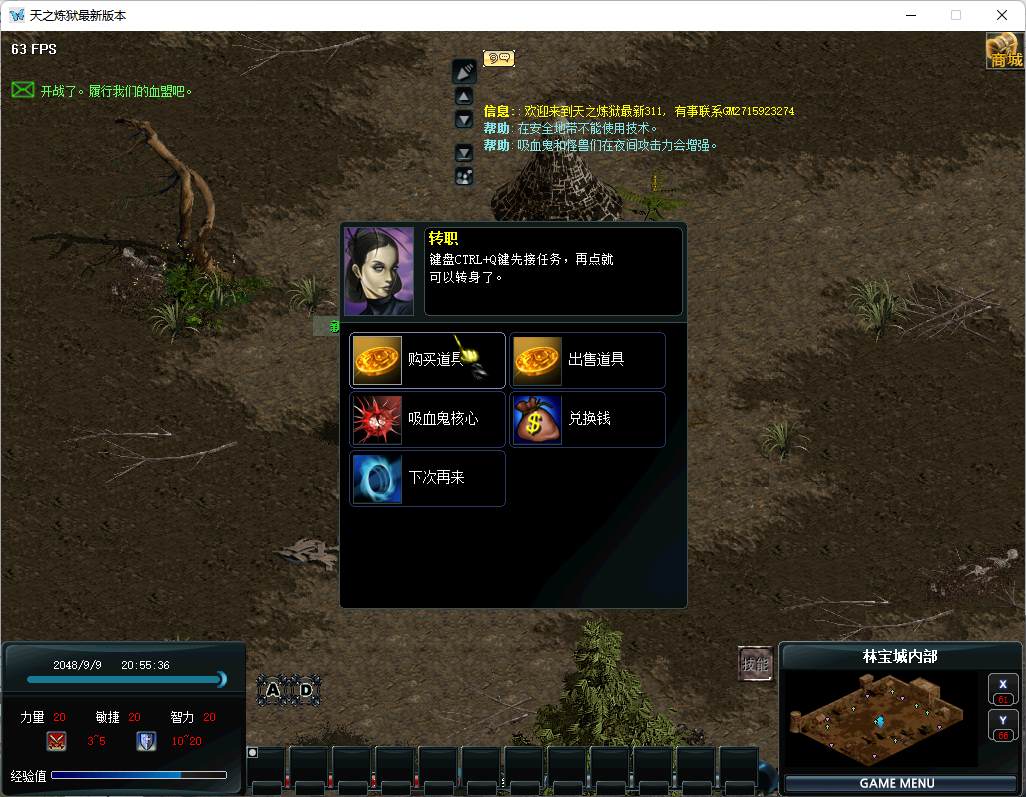Click the envelope mail icon

(x=22, y=90)
